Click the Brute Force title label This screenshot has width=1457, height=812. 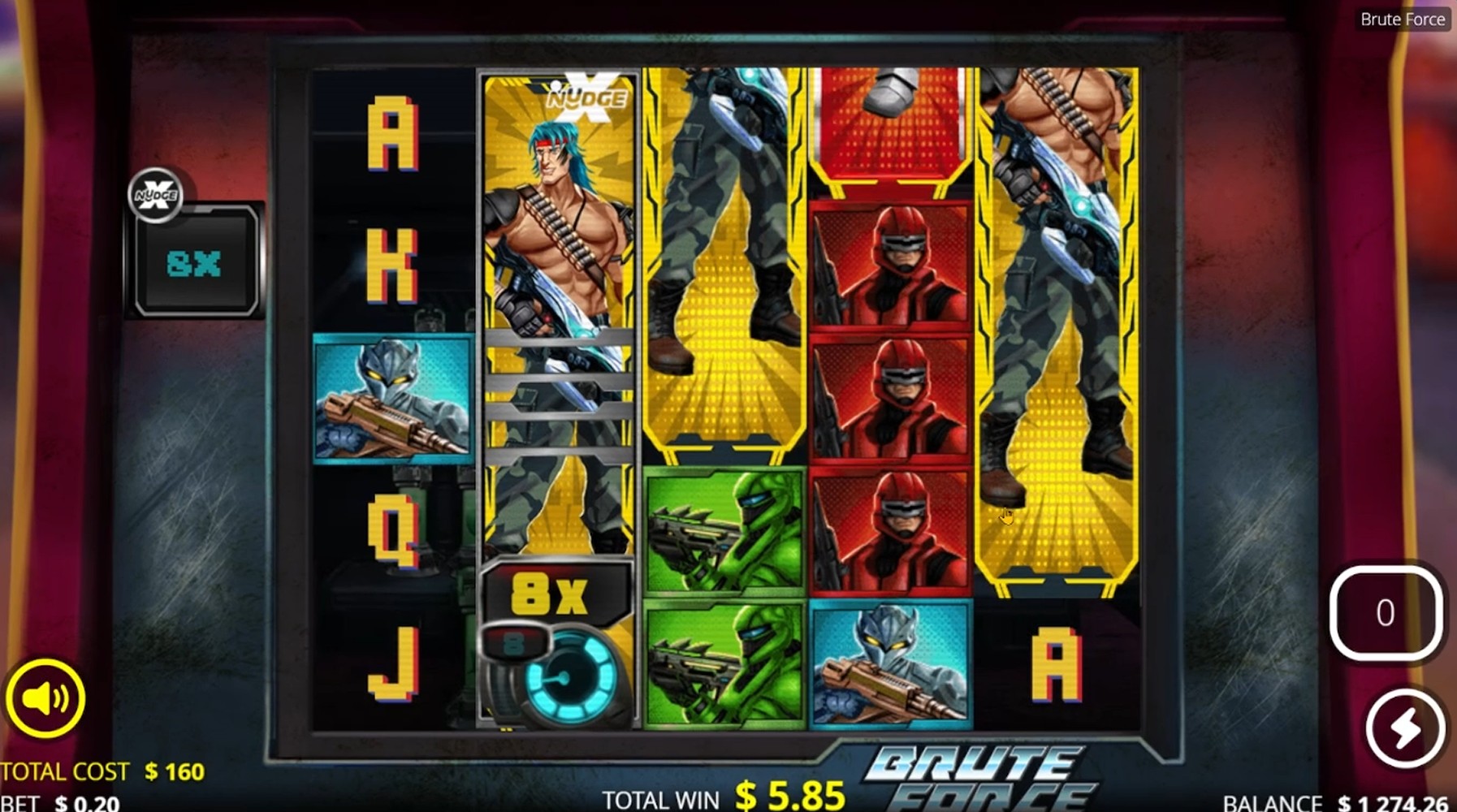tap(1403, 19)
